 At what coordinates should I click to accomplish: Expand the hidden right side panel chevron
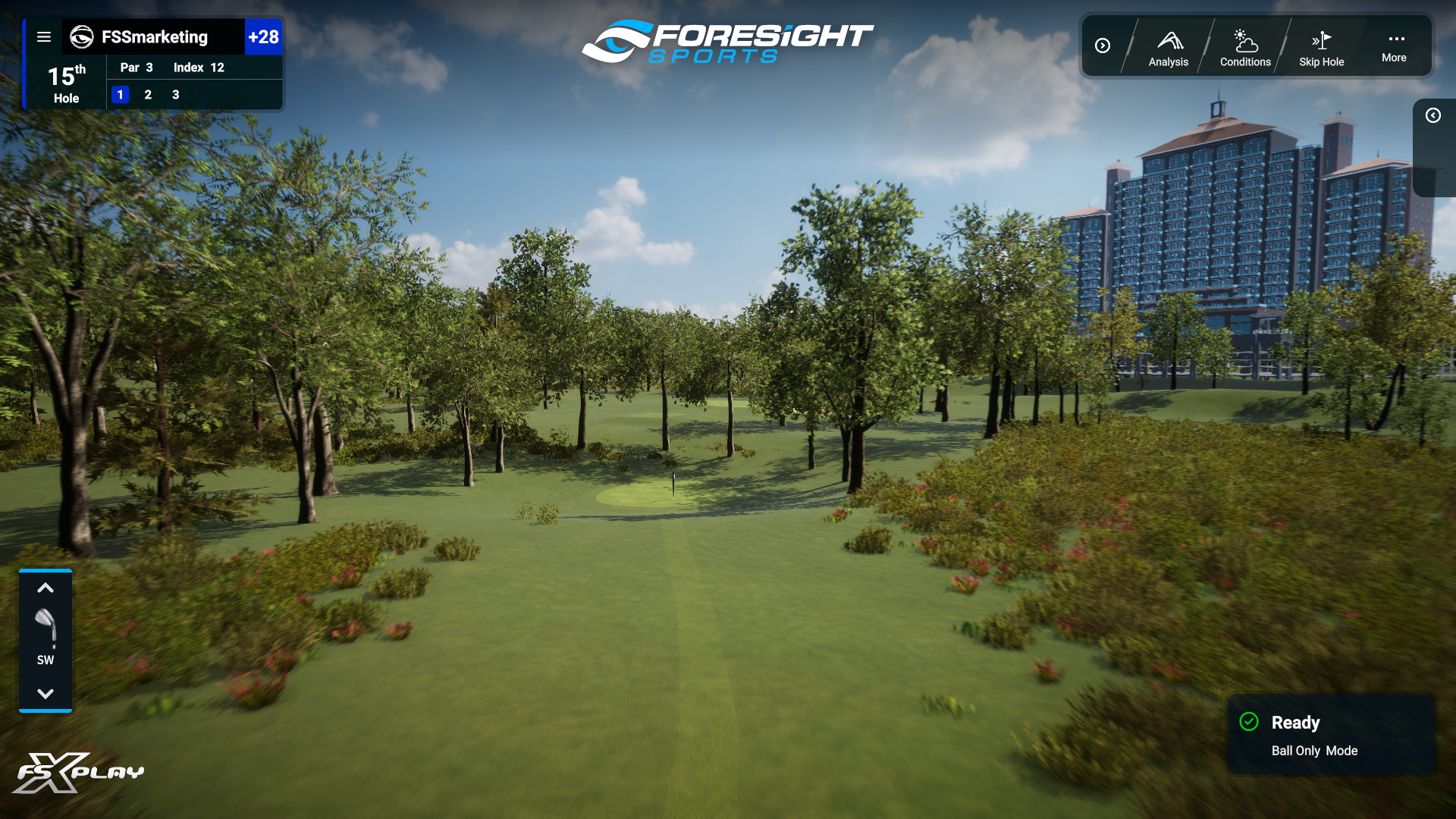point(1433,115)
